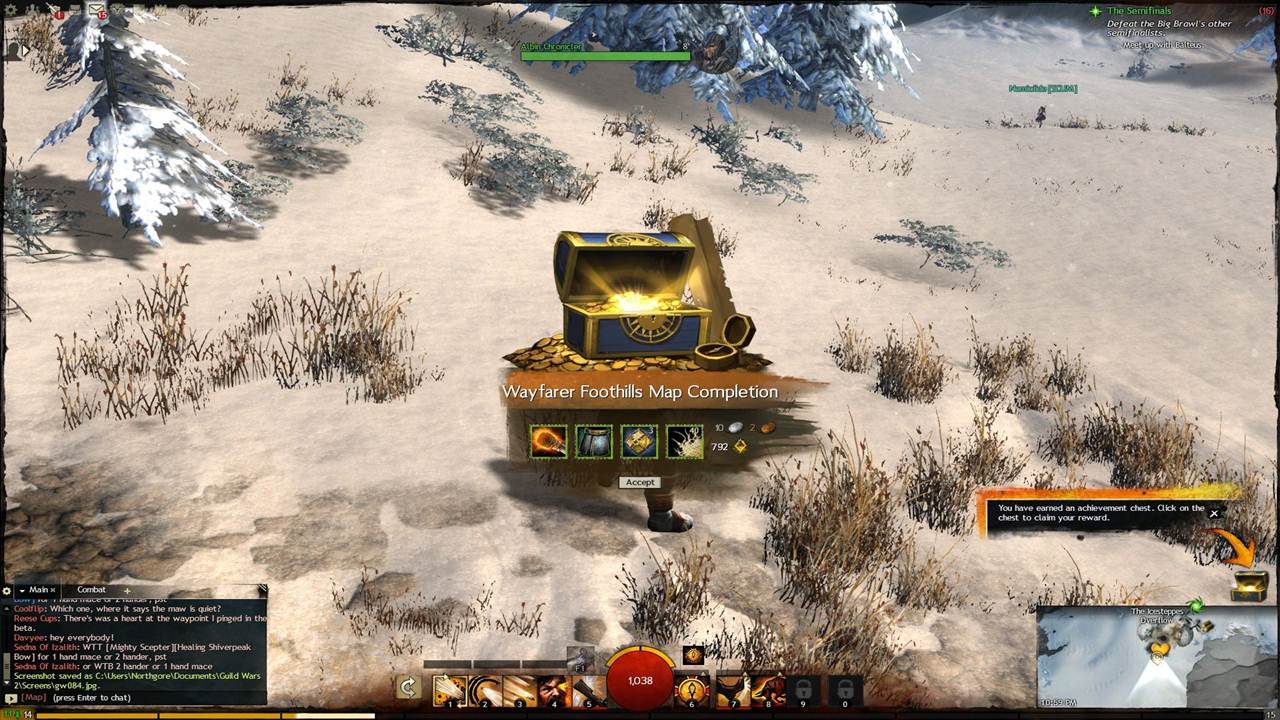Screen dimensions: 1280x720
Task: Swap weapons with the curved arrow button
Action: (x=407, y=687)
